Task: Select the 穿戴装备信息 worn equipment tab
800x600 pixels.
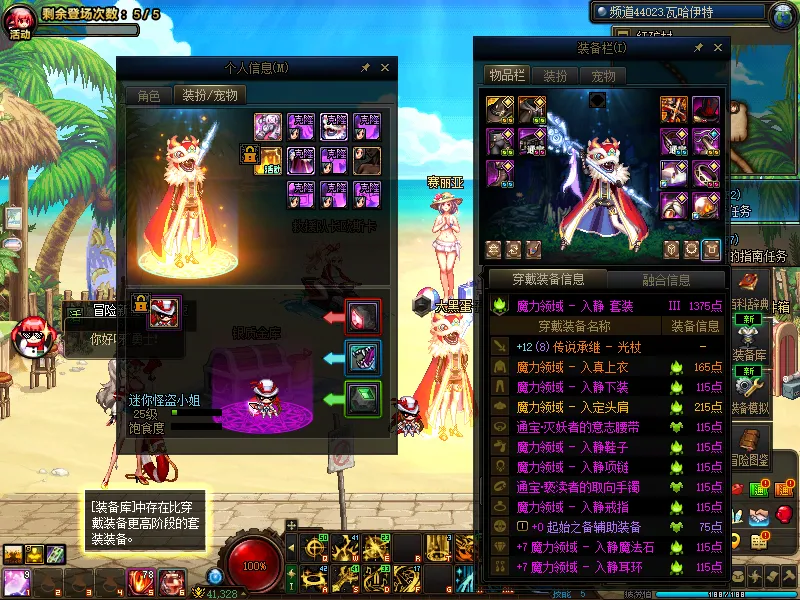Action: pyautogui.click(x=546, y=279)
